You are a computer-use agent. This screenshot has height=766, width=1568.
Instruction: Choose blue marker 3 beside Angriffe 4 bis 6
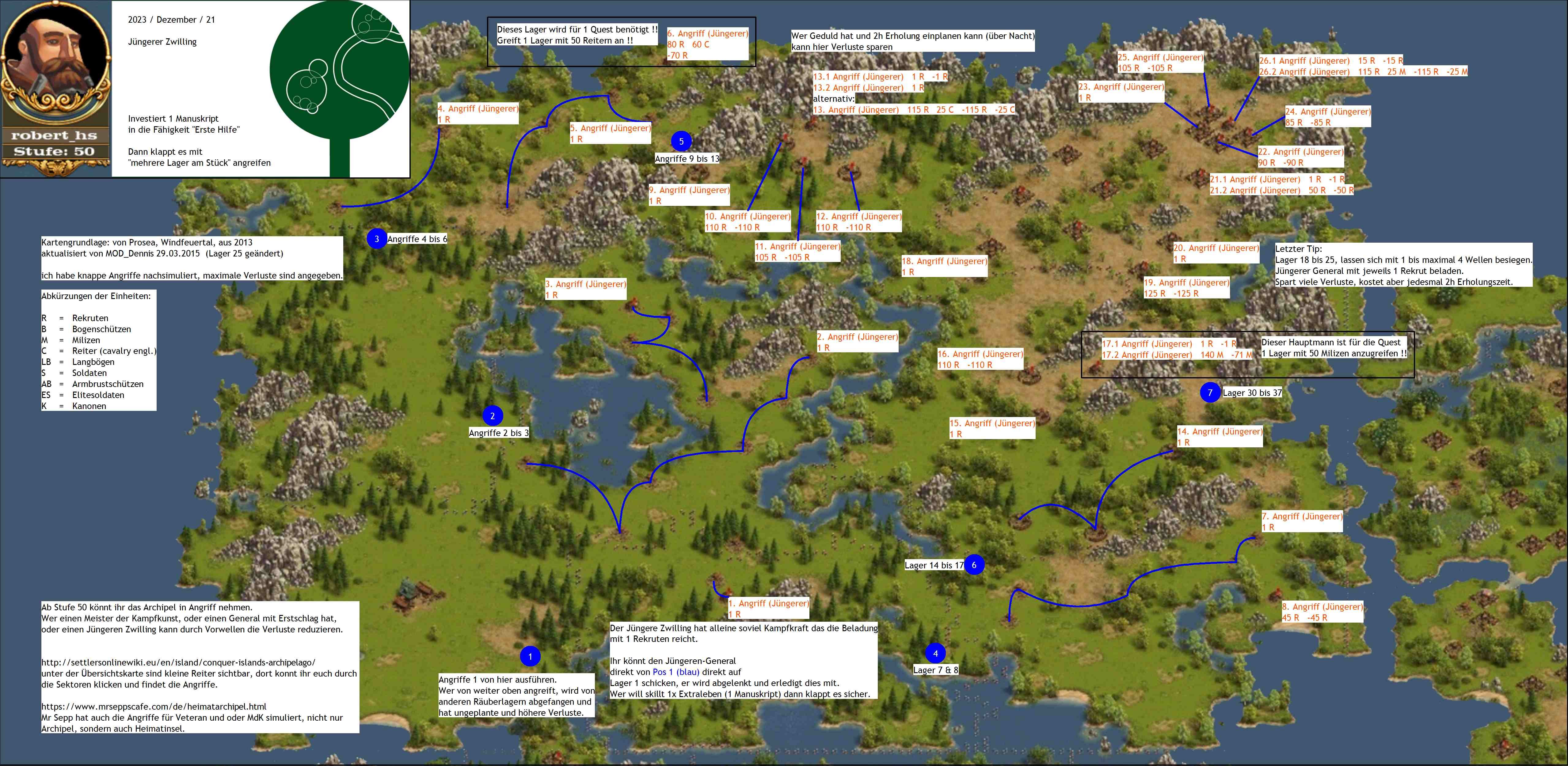click(377, 239)
